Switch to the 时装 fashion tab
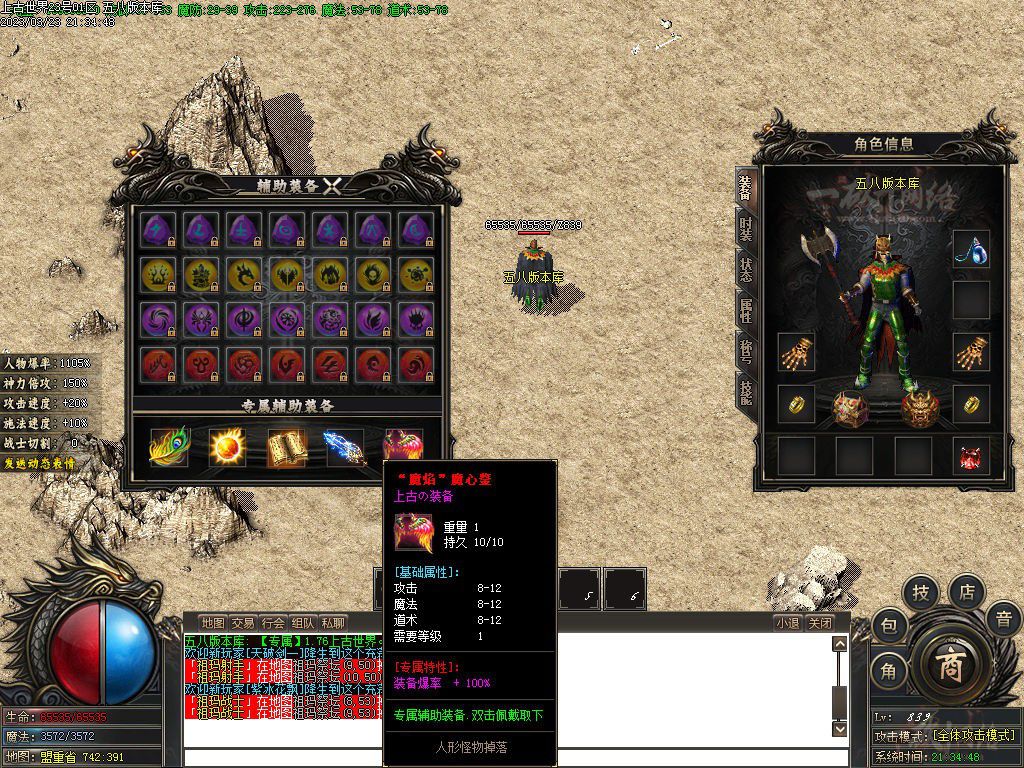Image resolution: width=1024 pixels, height=768 pixels. 745,228
